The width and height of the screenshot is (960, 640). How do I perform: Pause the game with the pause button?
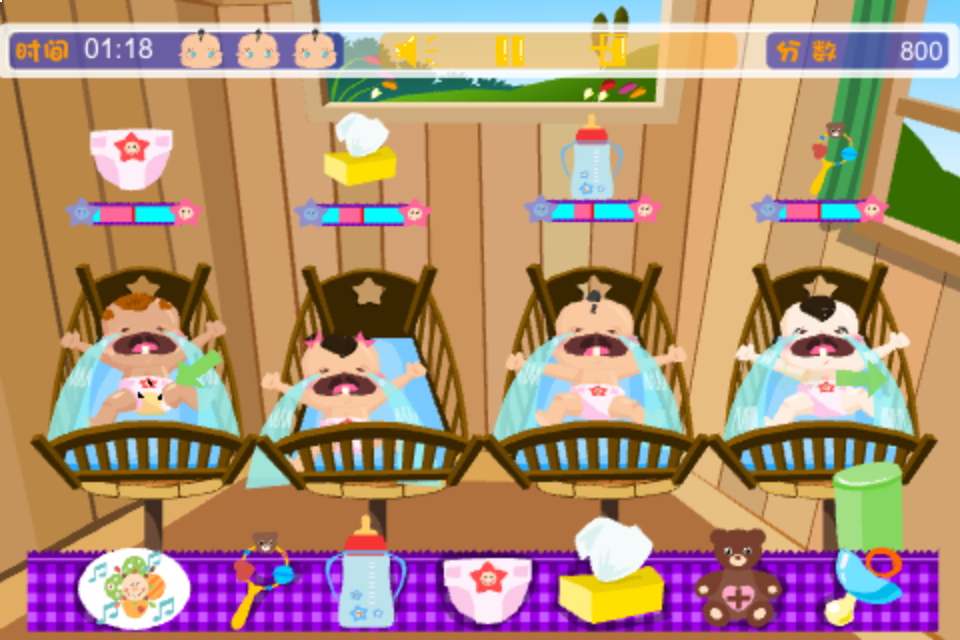click(510, 50)
